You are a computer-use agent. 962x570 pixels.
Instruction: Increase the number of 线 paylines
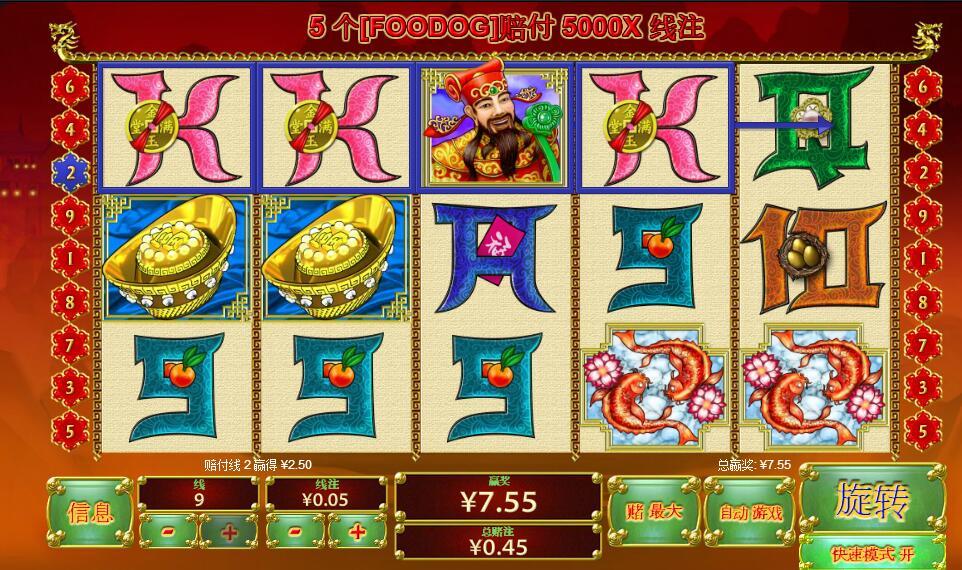point(229,532)
